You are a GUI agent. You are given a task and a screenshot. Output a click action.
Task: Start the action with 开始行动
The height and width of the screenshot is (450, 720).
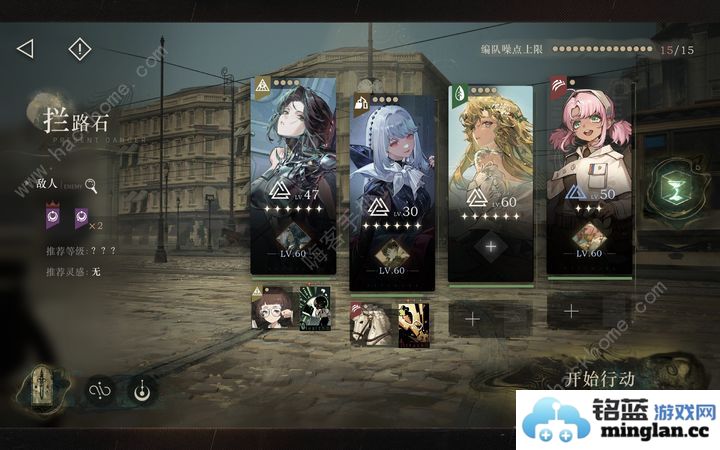pyautogui.click(x=600, y=379)
